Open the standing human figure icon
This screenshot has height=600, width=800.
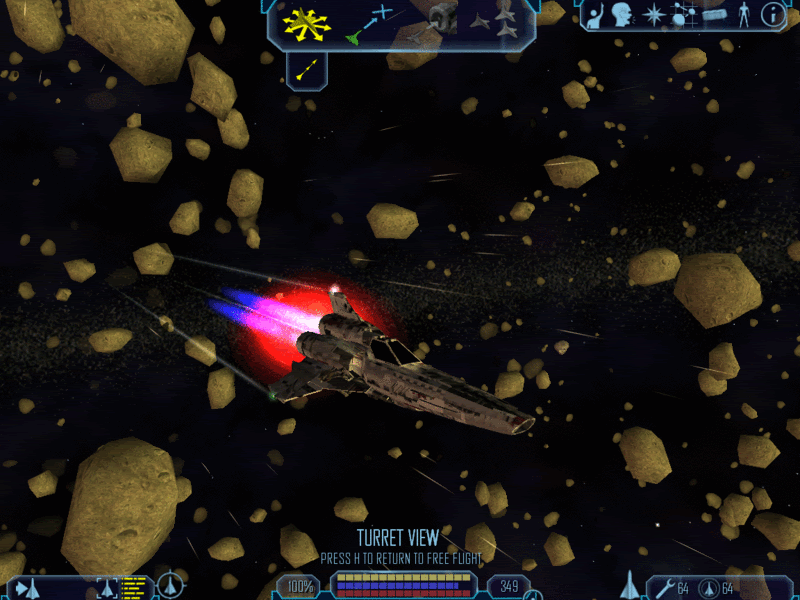743,15
